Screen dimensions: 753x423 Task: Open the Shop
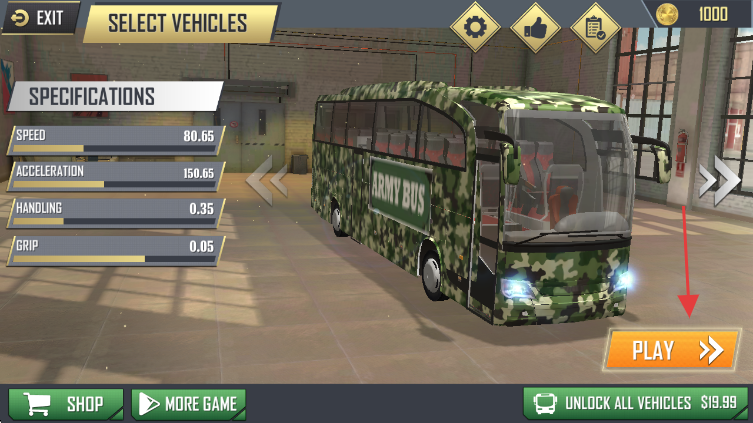click(66, 404)
